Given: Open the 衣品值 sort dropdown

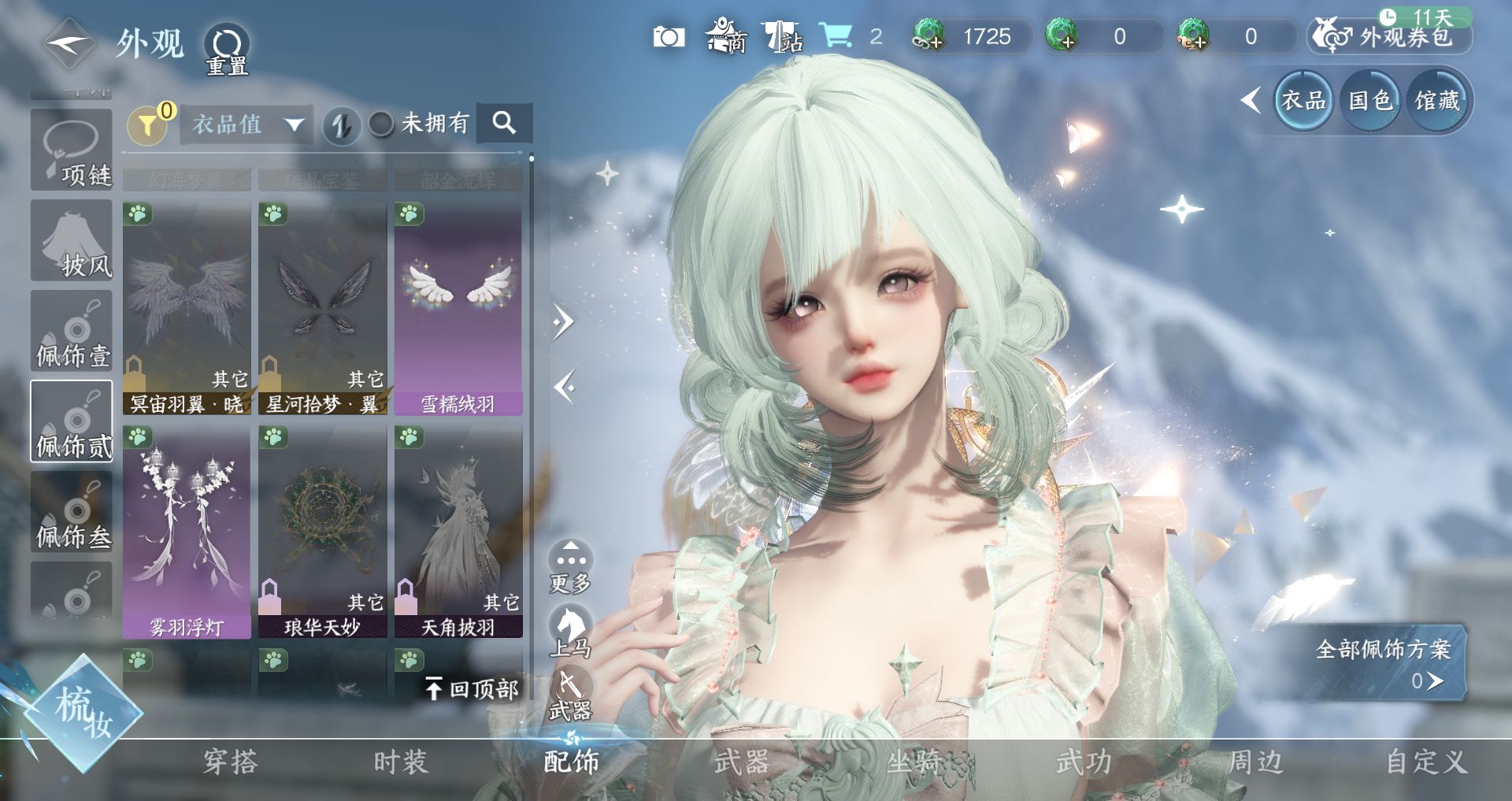Looking at the screenshot, I should pos(246,124).
